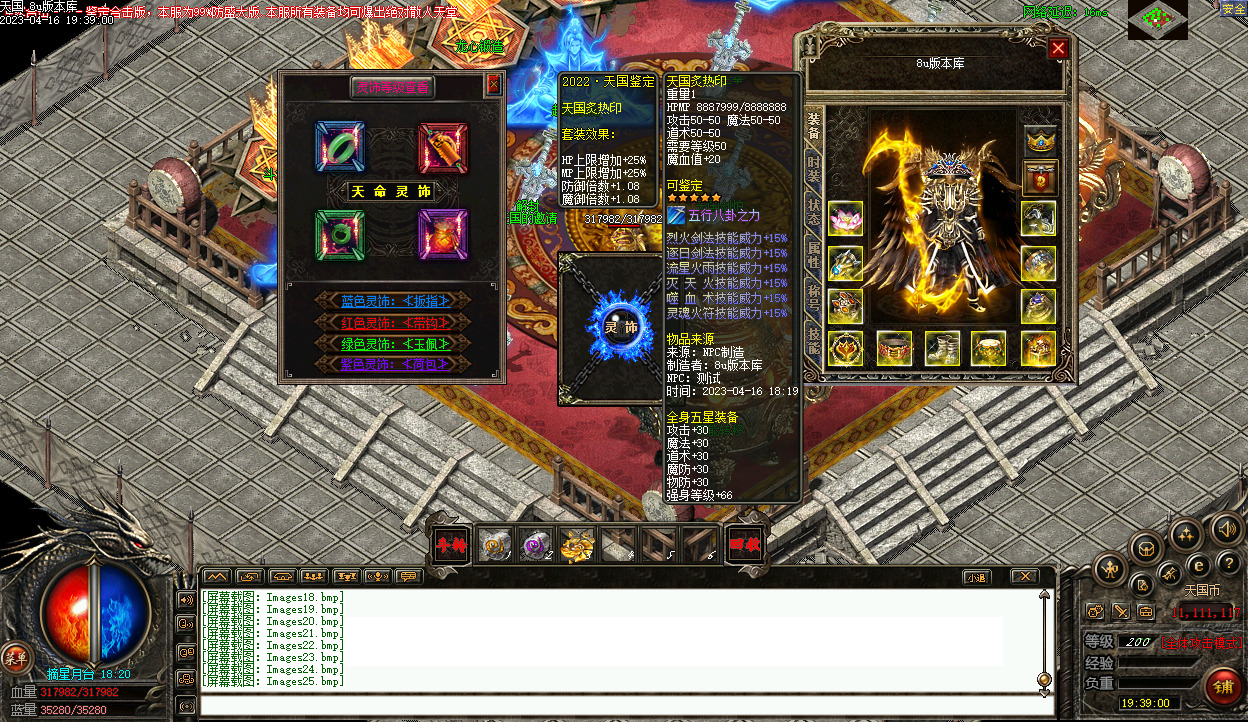Screen dimensions: 1248x722
Task: Close the spirit ornament panel
Action: [493, 86]
